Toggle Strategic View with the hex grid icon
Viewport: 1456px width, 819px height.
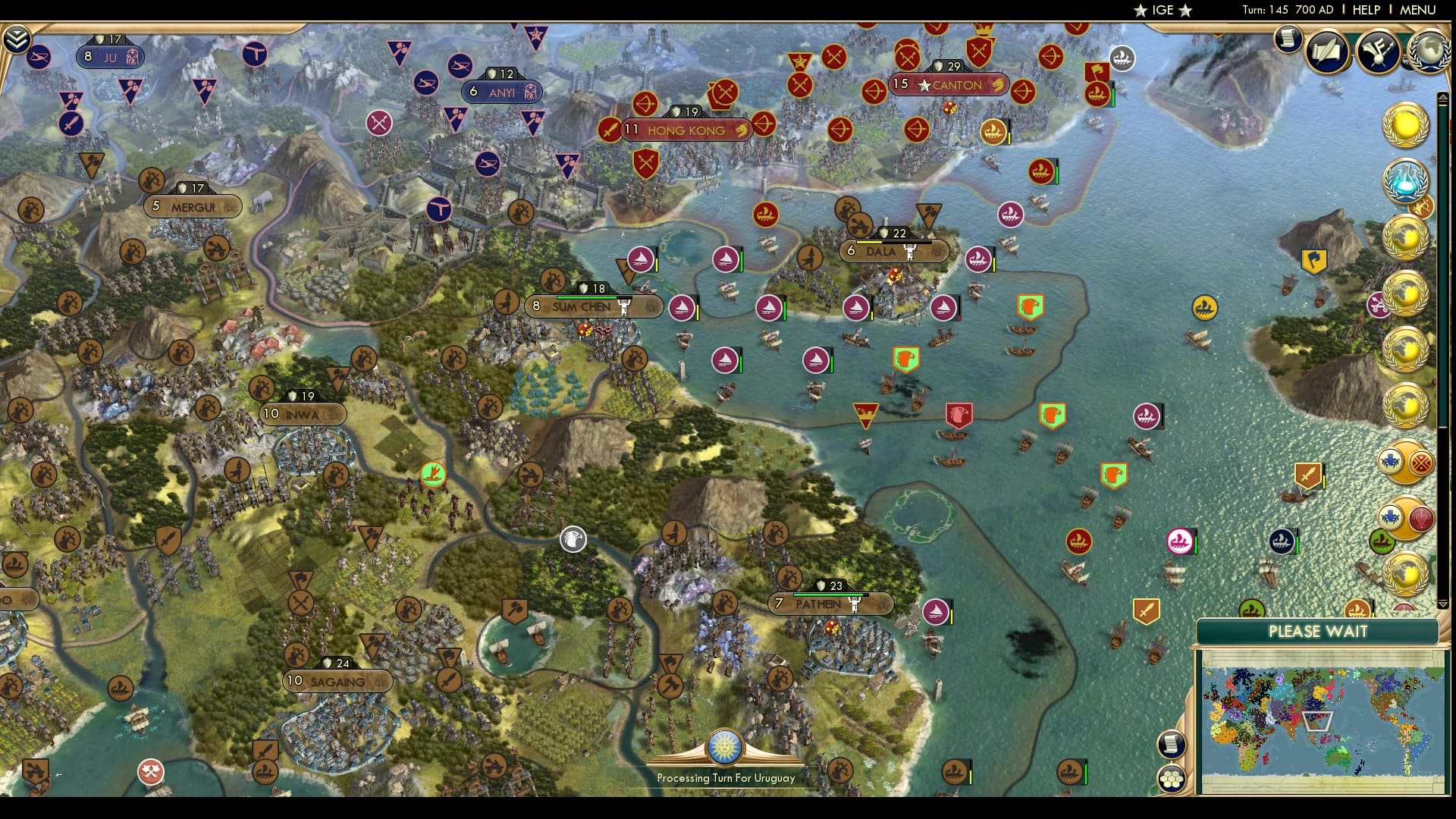pyautogui.click(x=1172, y=780)
